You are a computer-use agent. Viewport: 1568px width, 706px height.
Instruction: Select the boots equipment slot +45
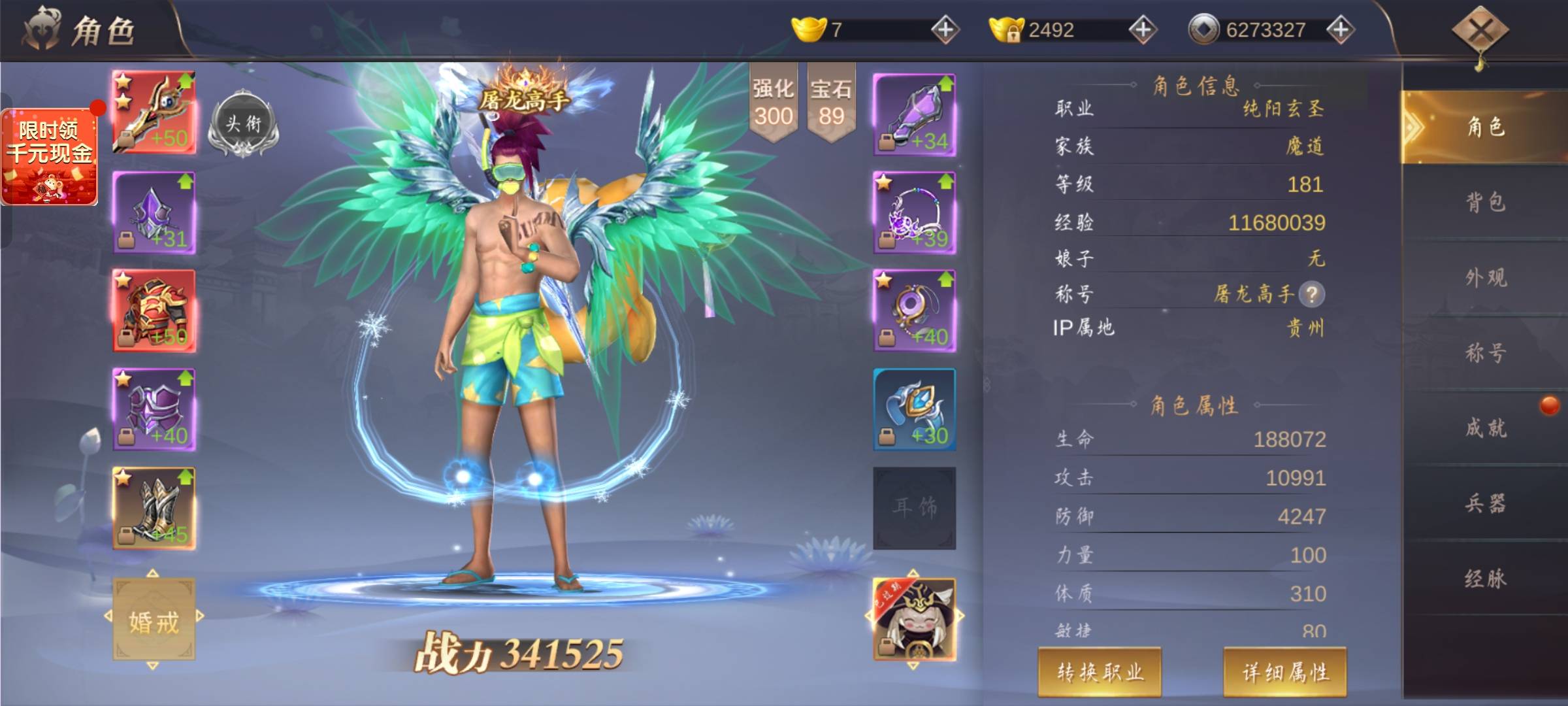154,508
